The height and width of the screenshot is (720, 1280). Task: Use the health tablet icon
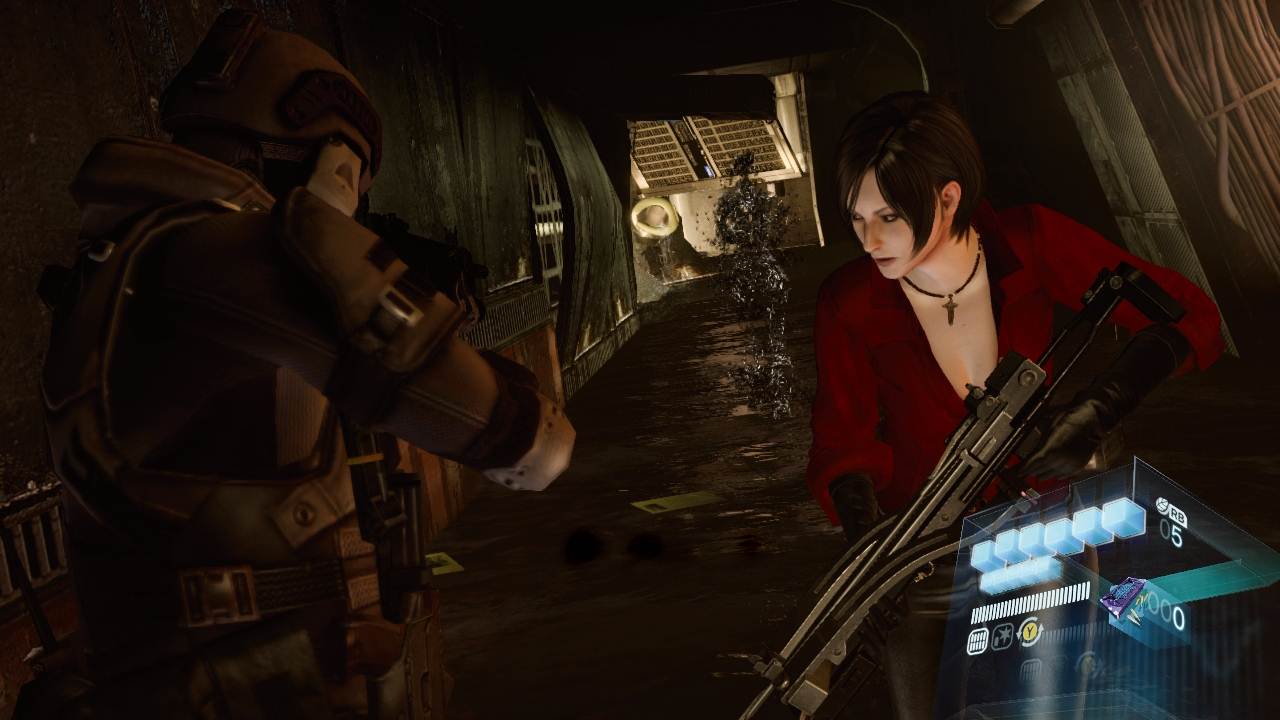(x=1164, y=506)
